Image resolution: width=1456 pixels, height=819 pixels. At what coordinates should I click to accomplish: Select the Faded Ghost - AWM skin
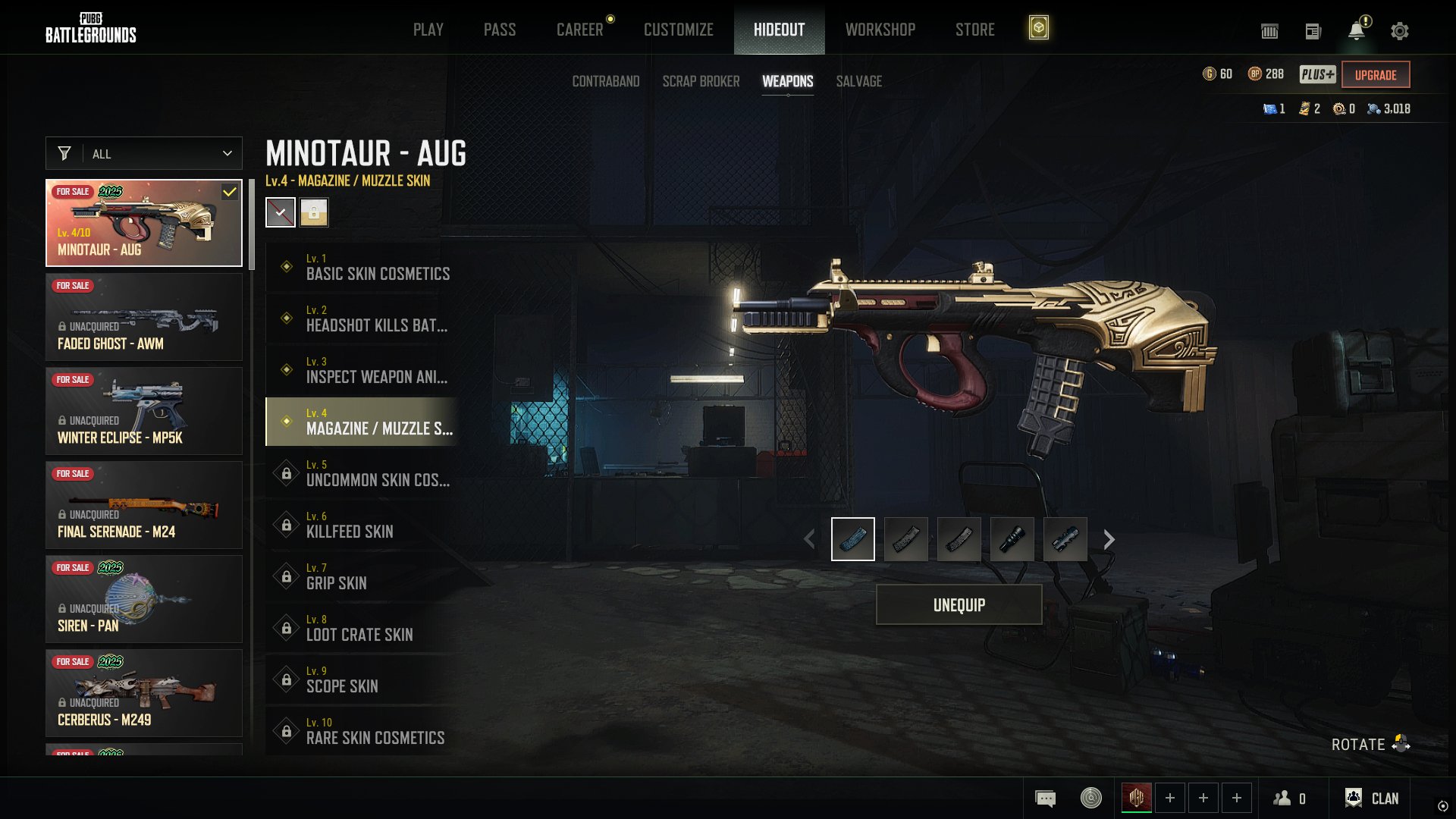144,317
